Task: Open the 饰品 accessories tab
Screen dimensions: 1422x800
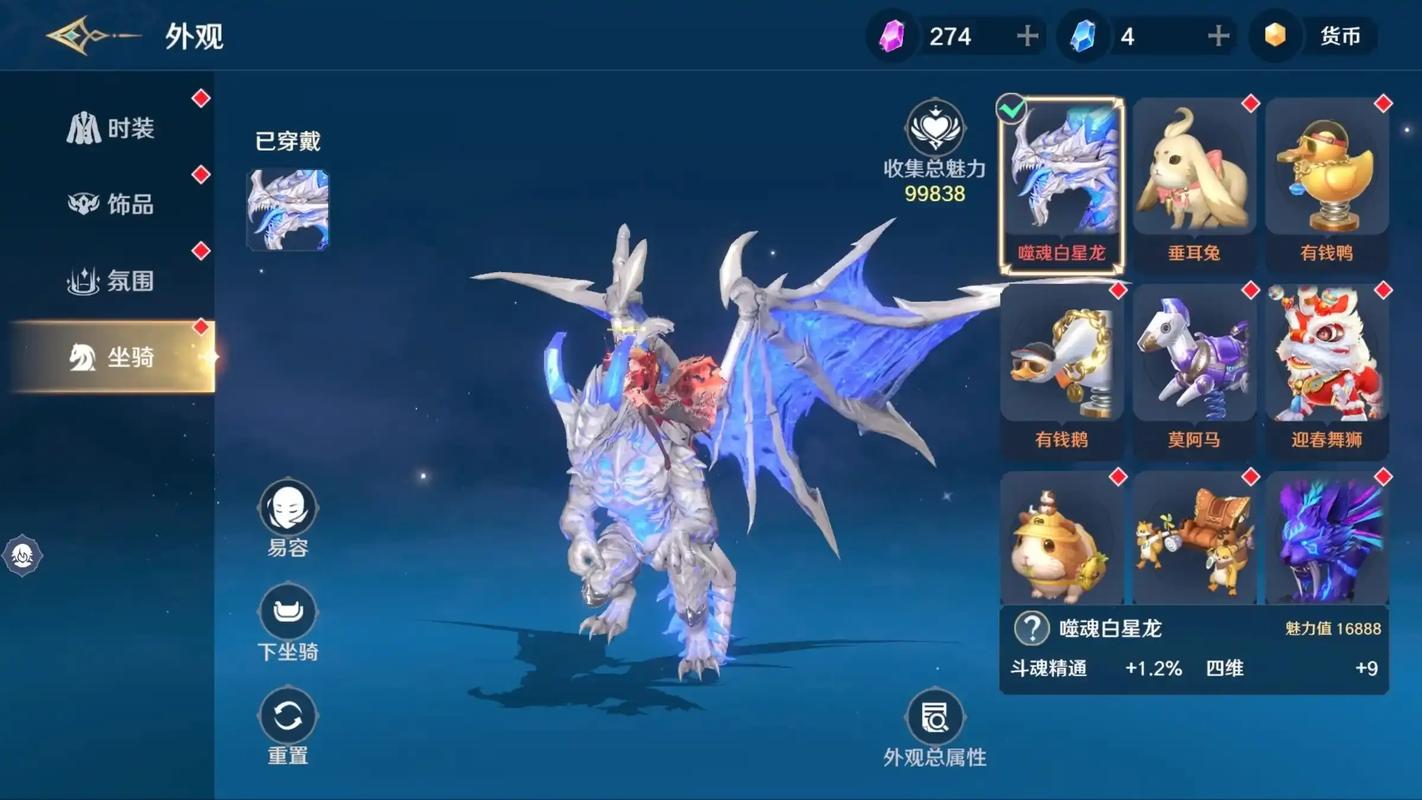Action: tap(111, 205)
